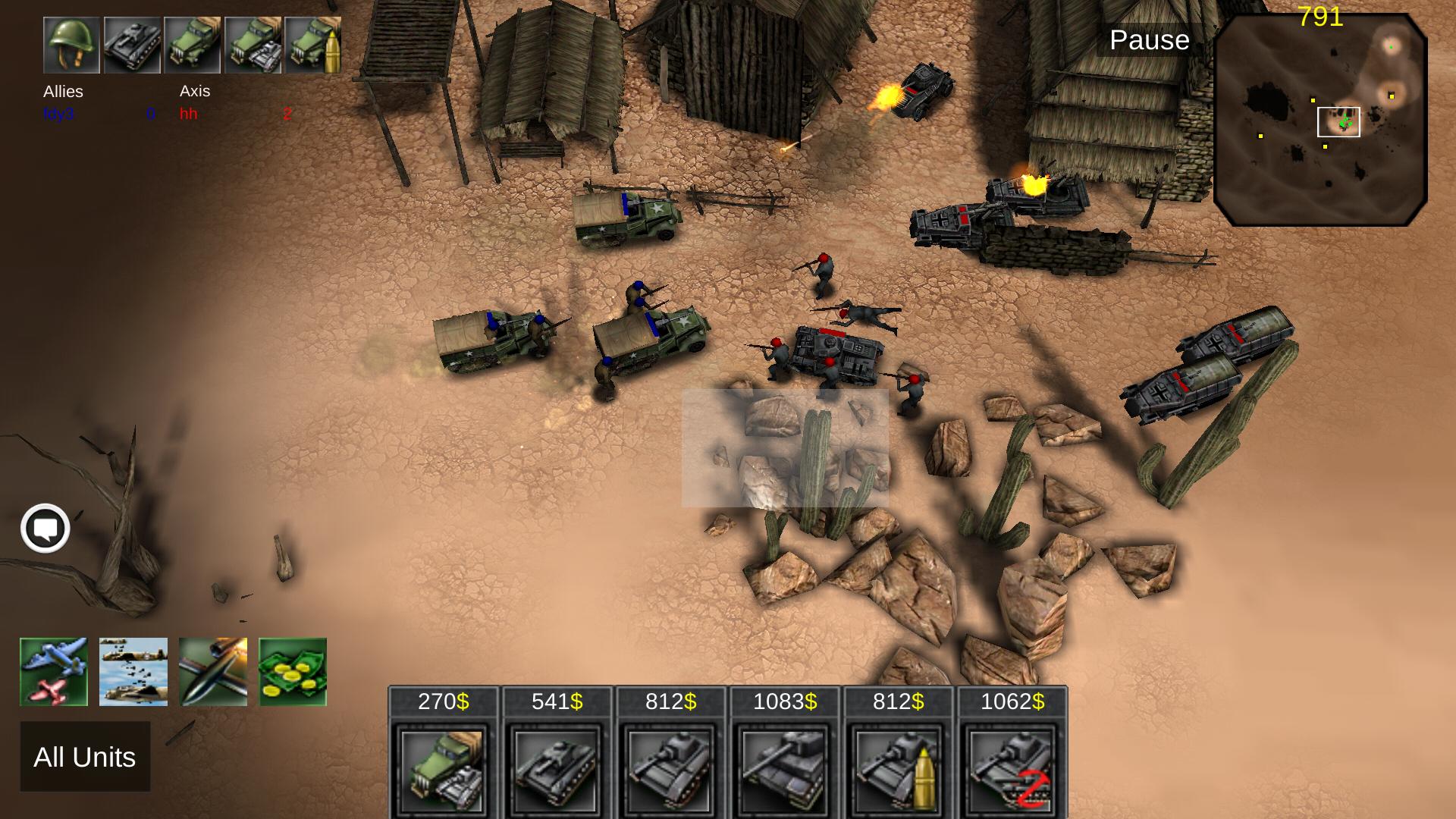Screen dimensions: 1456x819
Task: Switch to the Axis team panel
Action: coord(194,92)
